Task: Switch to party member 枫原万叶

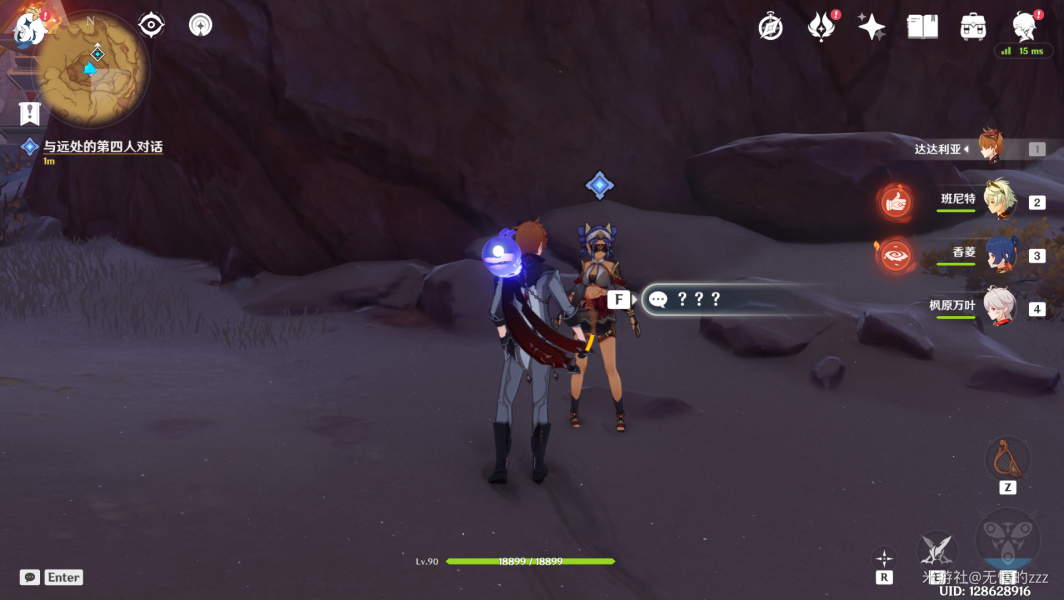Action: click(x=998, y=307)
